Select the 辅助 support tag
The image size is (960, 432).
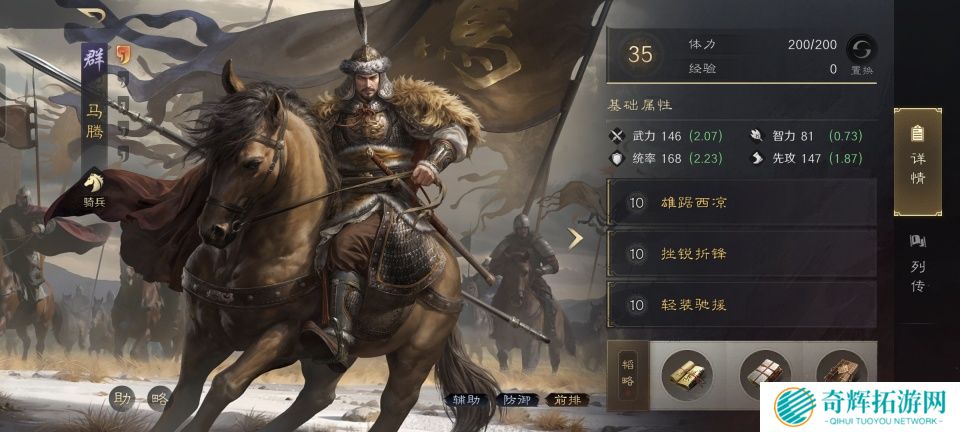[x=467, y=401]
